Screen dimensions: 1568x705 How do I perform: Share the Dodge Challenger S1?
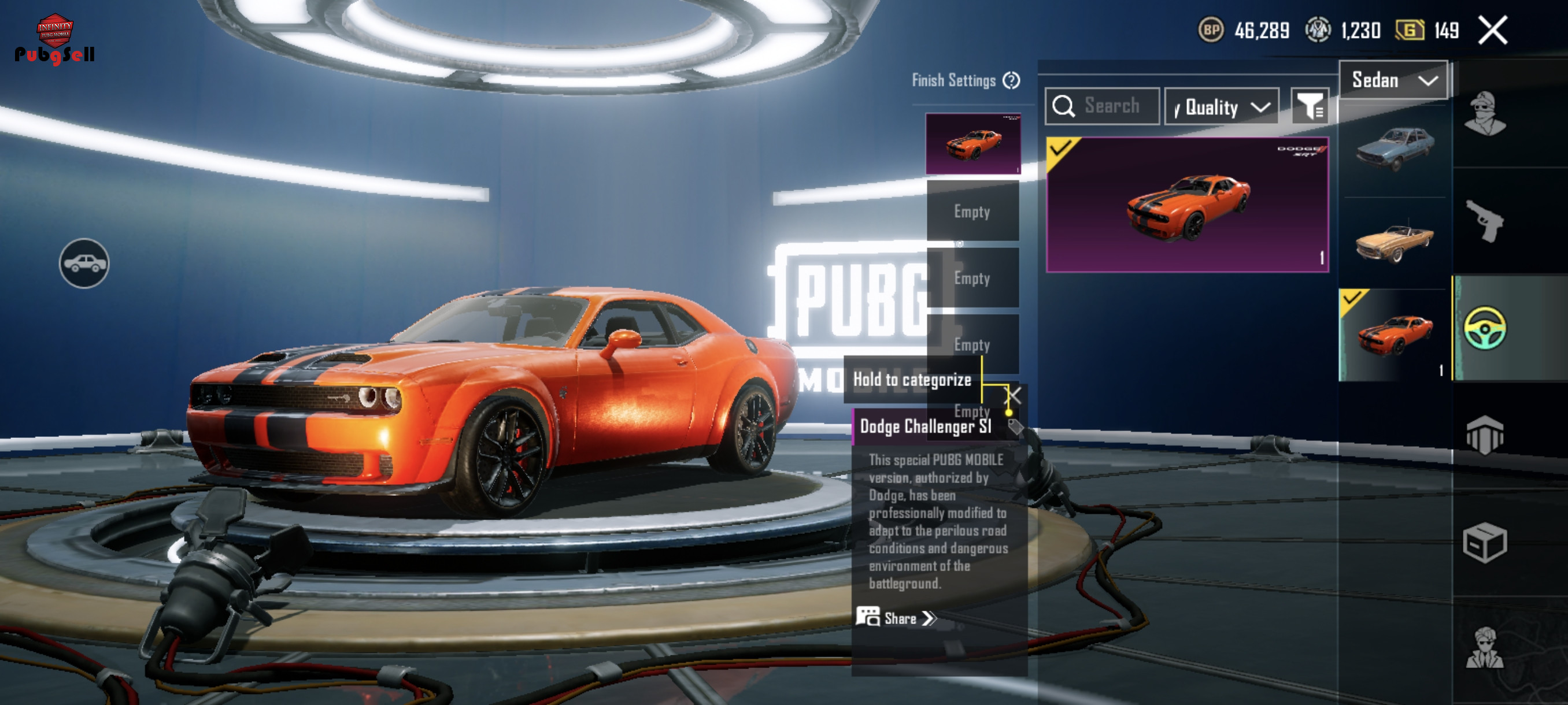click(897, 618)
